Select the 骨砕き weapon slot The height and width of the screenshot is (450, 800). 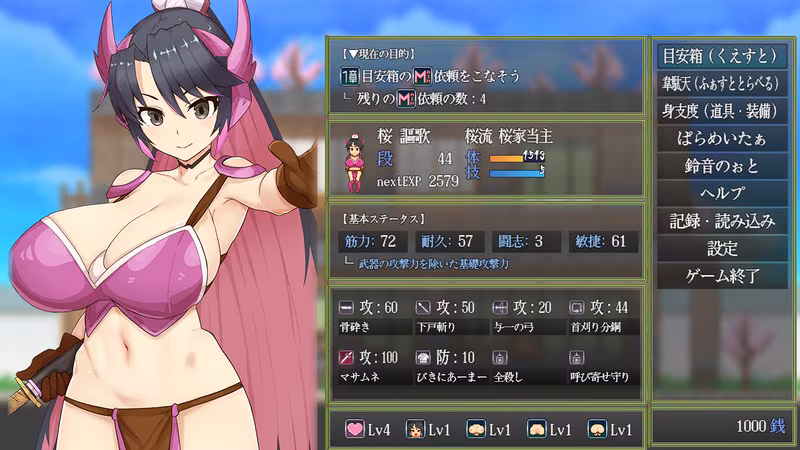click(370, 316)
